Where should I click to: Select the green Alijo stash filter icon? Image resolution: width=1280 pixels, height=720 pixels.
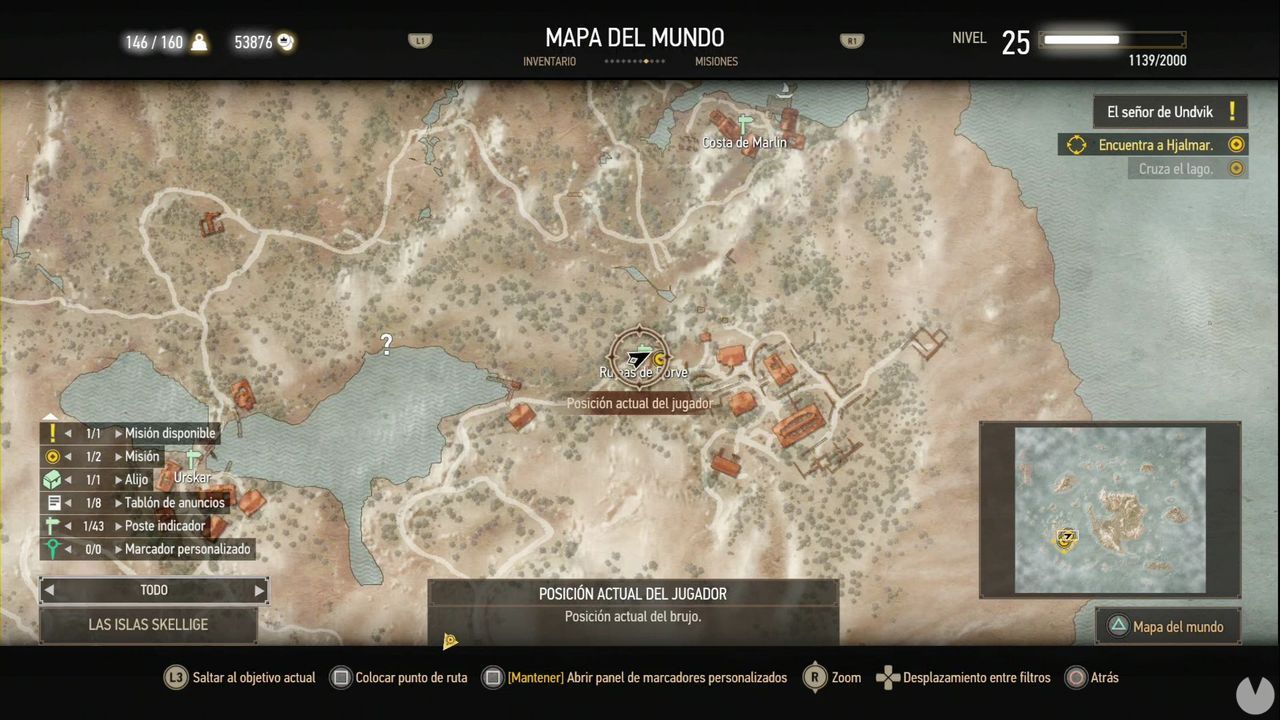(51, 479)
